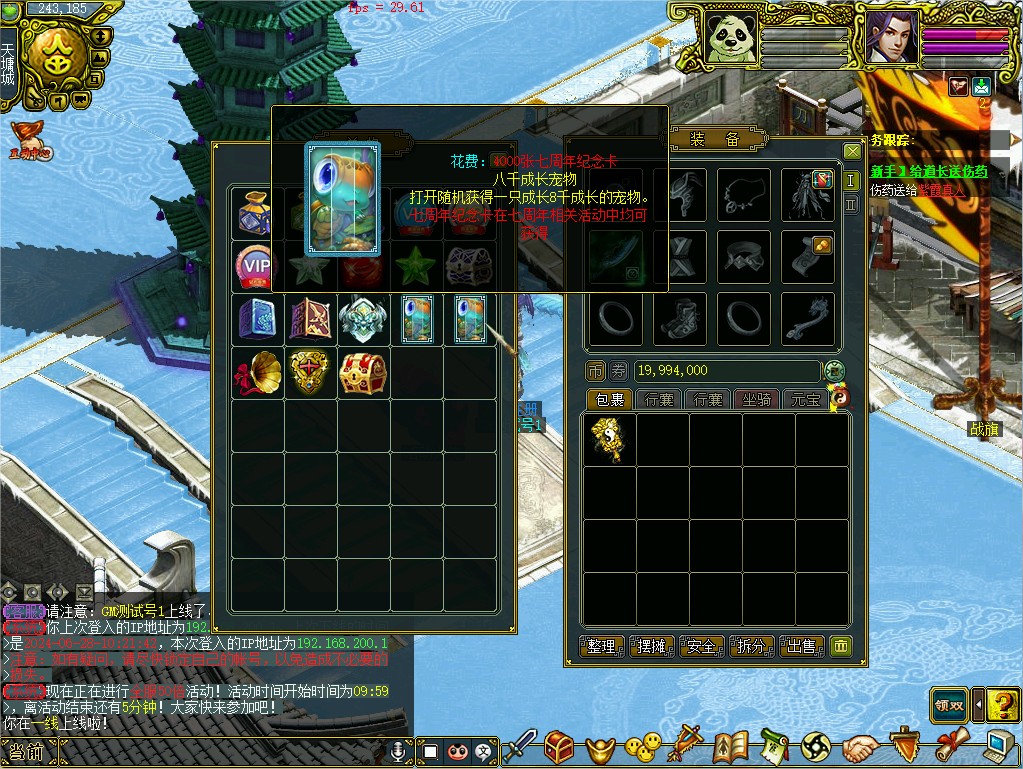Open the handshake icon in the bottom toolbar
This screenshot has height=769, width=1023.
(859, 747)
